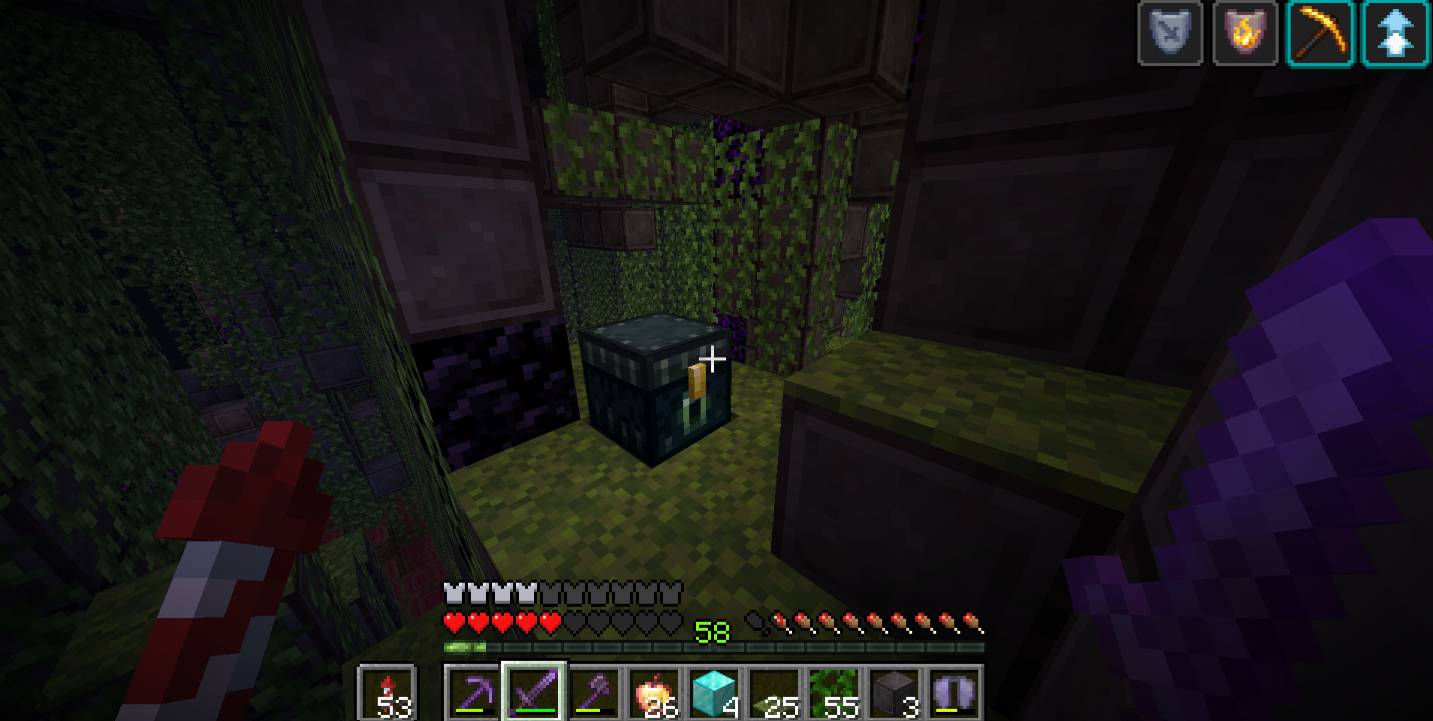Select the leaves stack of 55
Screen dimensions: 1433x721
834,691
